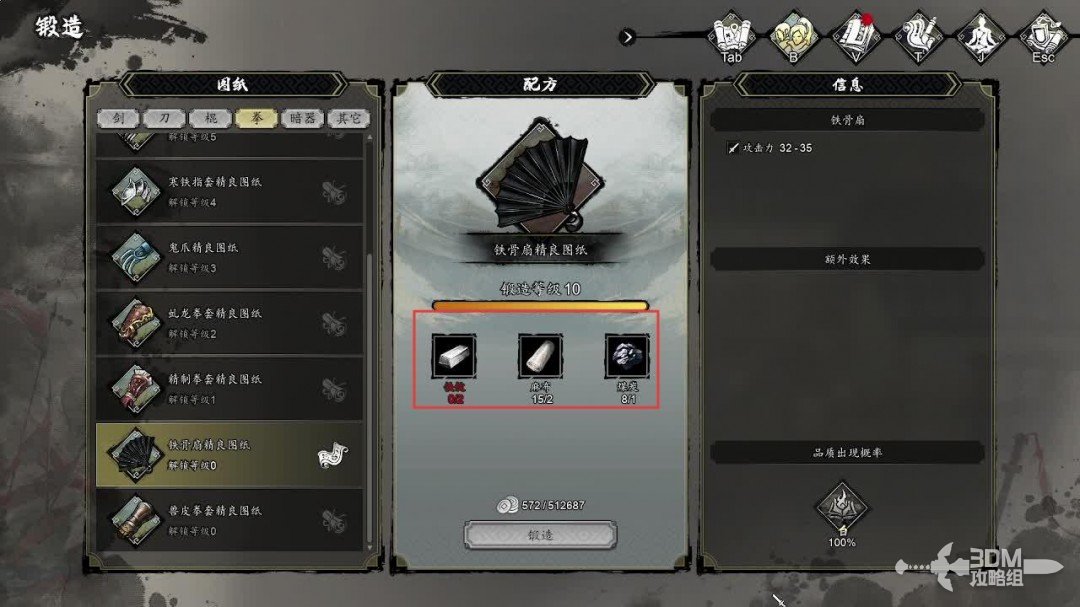The image size is (1080, 607).
Task: Switch to the 其它 (other) tab
Action: pyautogui.click(x=348, y=118)
